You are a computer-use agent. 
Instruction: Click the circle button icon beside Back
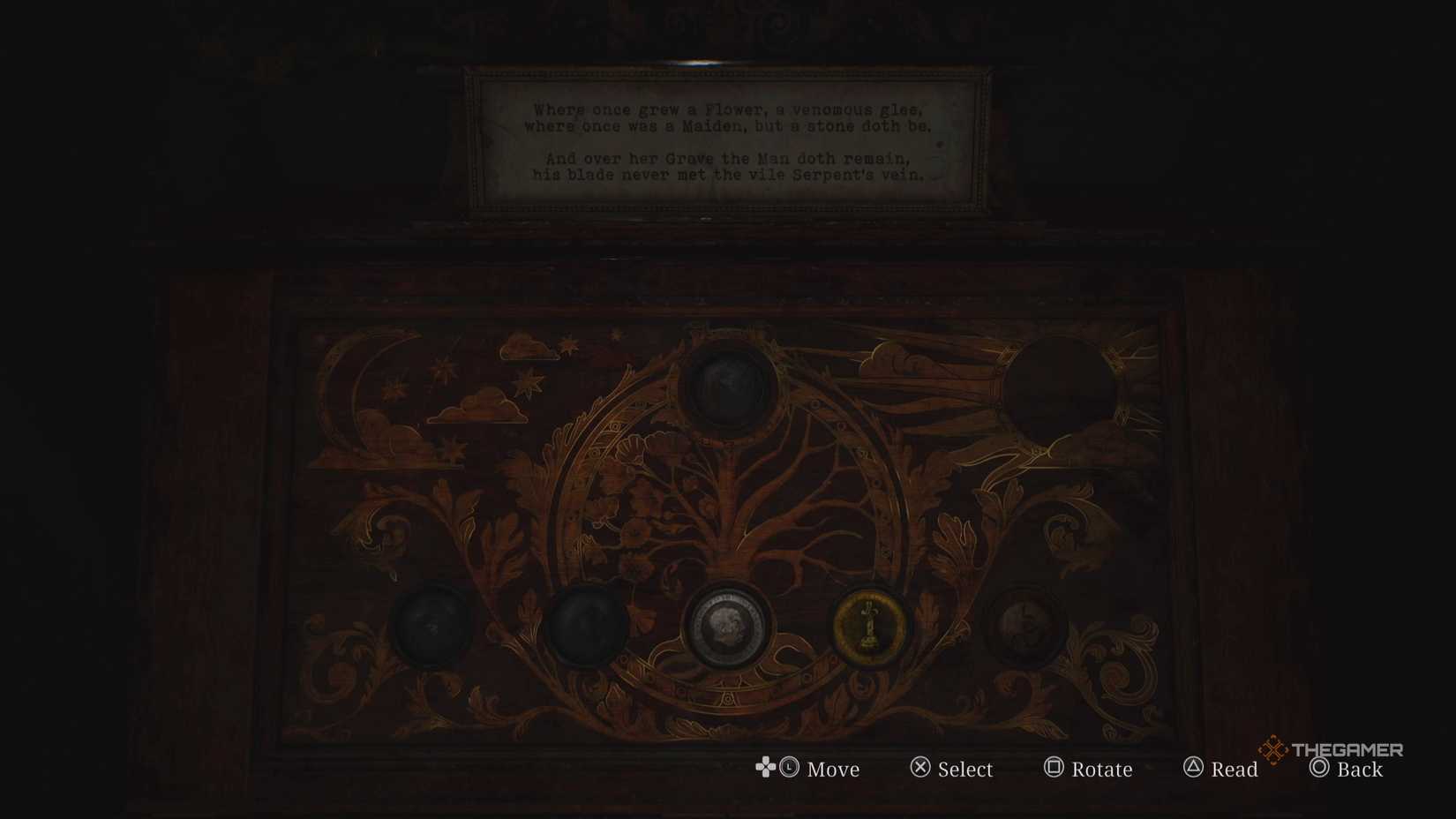(x=1317, y=770)
